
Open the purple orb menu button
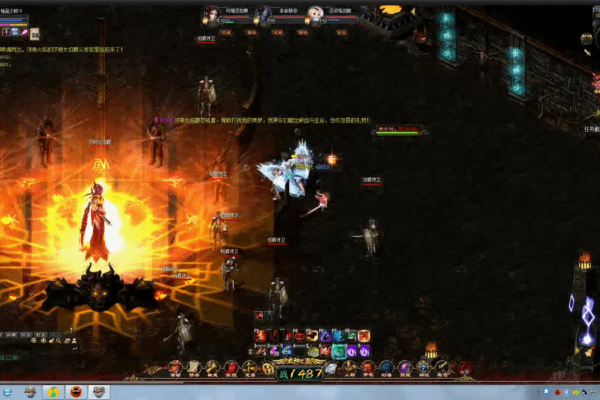coord(405,368)
